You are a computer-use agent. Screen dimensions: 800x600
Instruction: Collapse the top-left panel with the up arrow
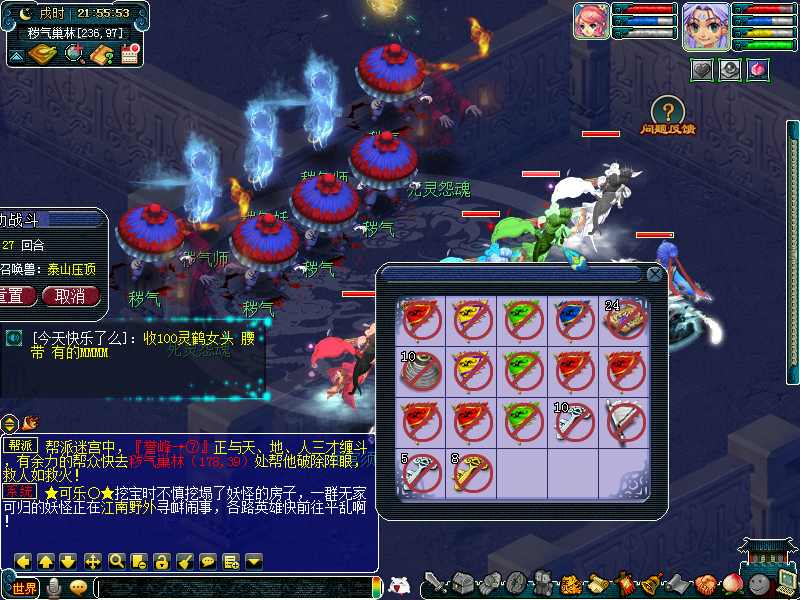pyautogui.click(x=17, y=55)
